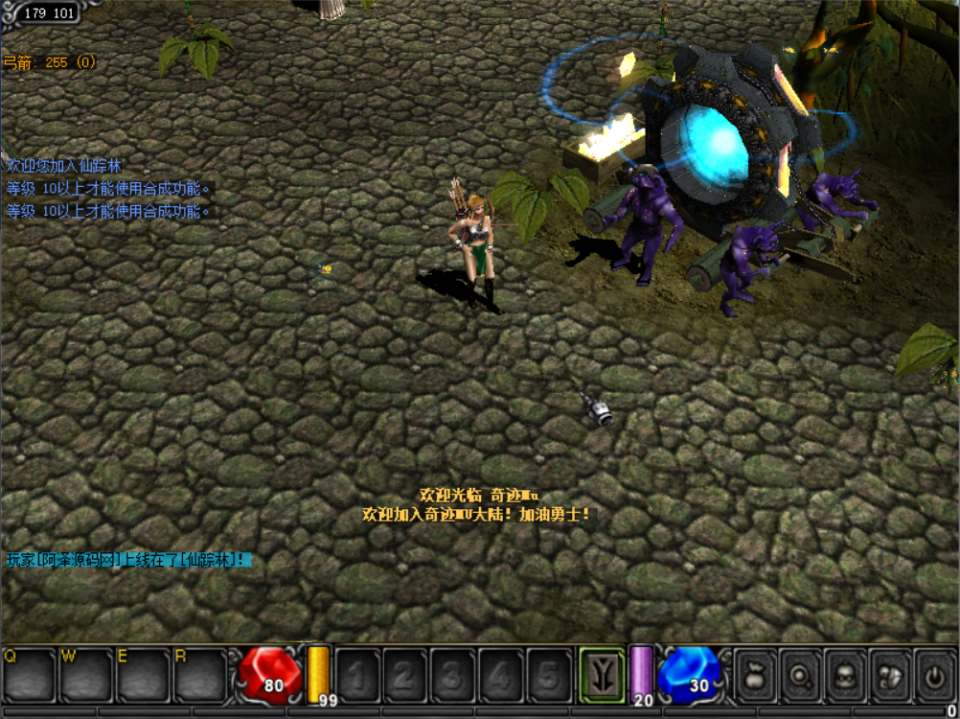Select the W hotkey slot
The image size is (960, 719).
[x=85, y=675]
